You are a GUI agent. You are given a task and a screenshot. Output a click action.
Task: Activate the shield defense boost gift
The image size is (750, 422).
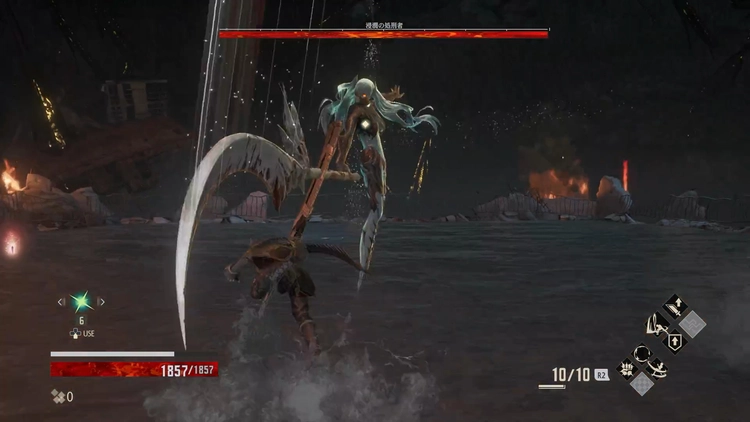click(674, 342)
